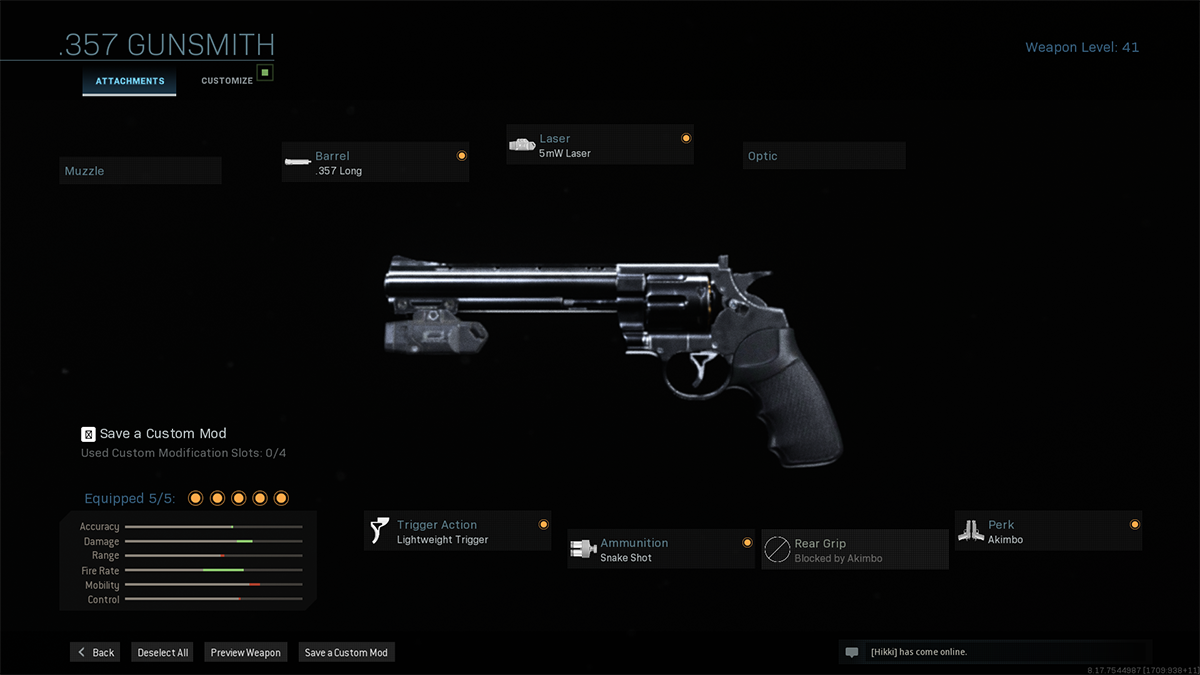Go back with the Back button

[96, 652]
